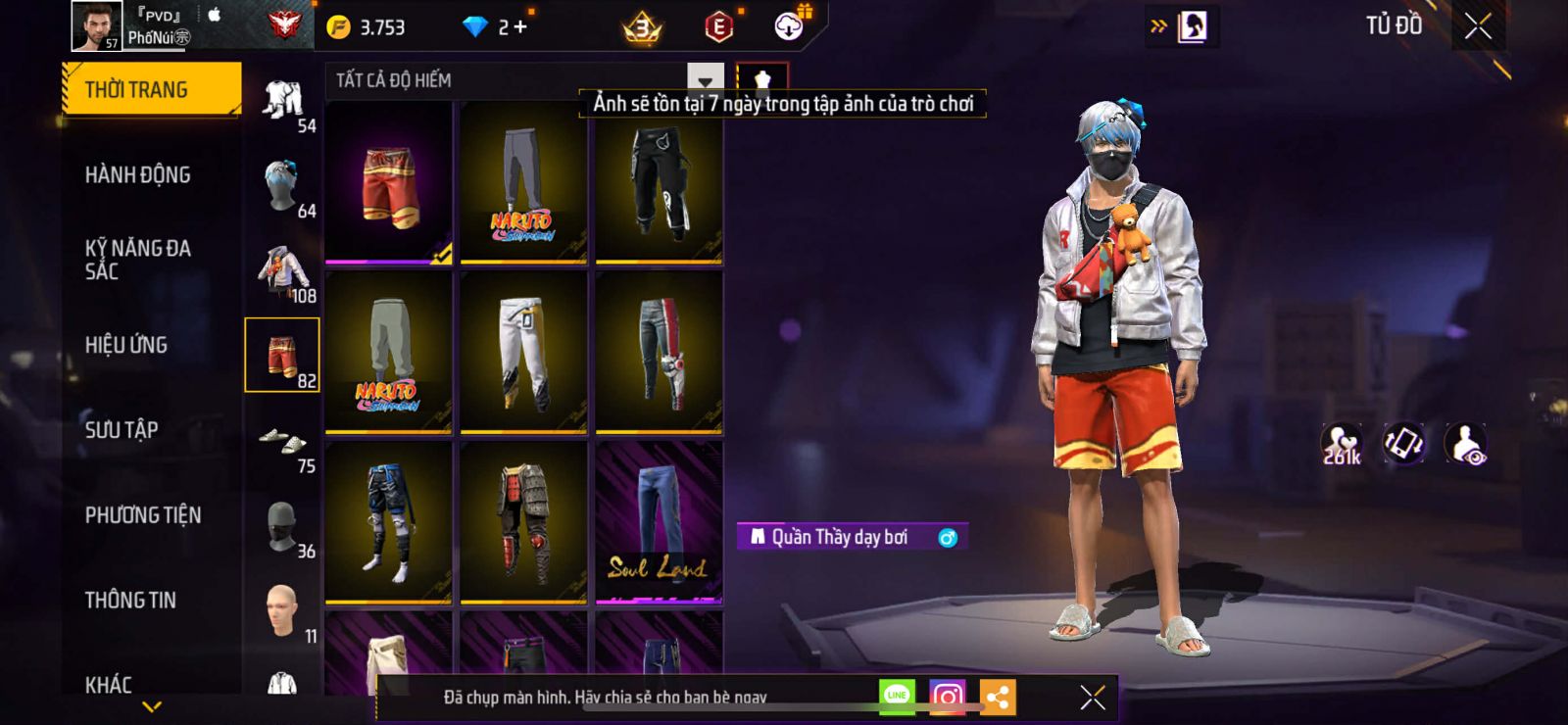Dismiss the screenshot share bar
1568x725 pixels.
coord(1093,697)
